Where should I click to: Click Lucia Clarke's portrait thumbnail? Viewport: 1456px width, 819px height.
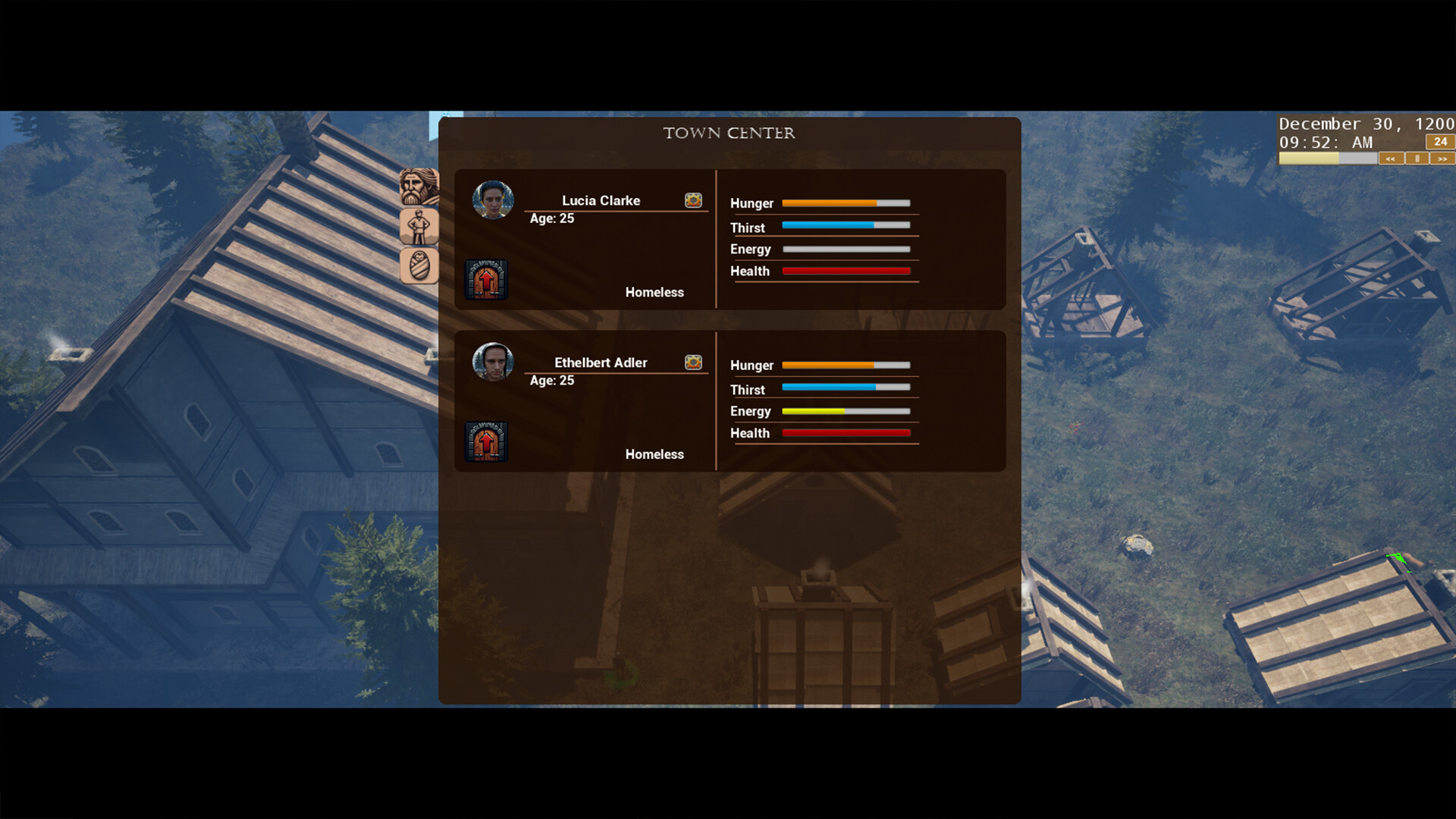tap(493, 200)
